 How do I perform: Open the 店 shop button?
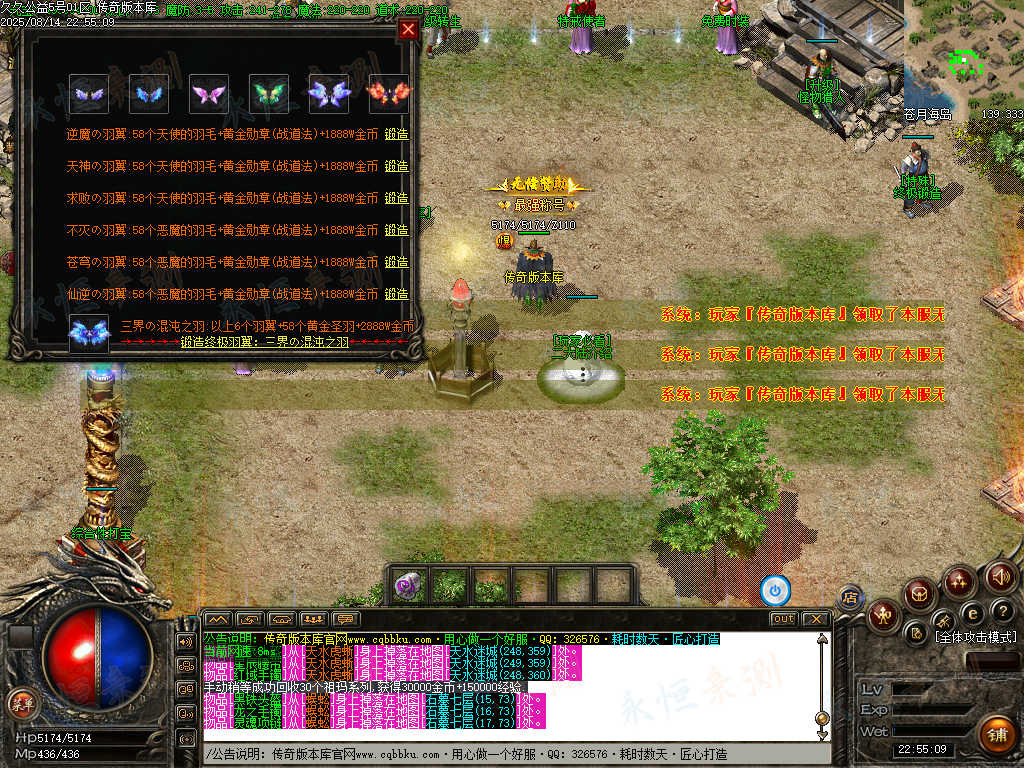[x=850, y=598]
